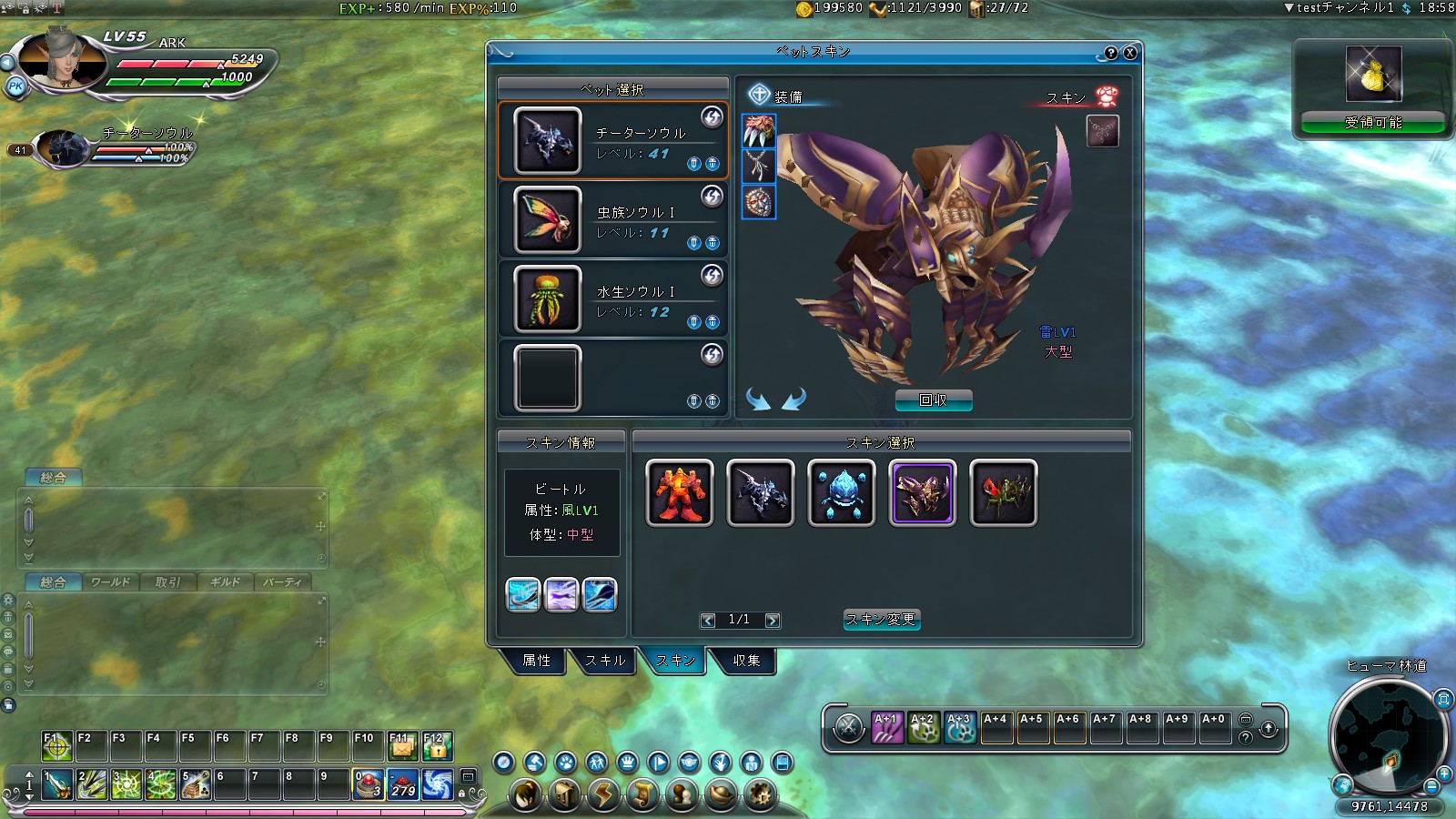This screenshot has width=1456, height=819.
Task: Close the pet skin window
Action: pyautogui.click(x=1130, y=53)
